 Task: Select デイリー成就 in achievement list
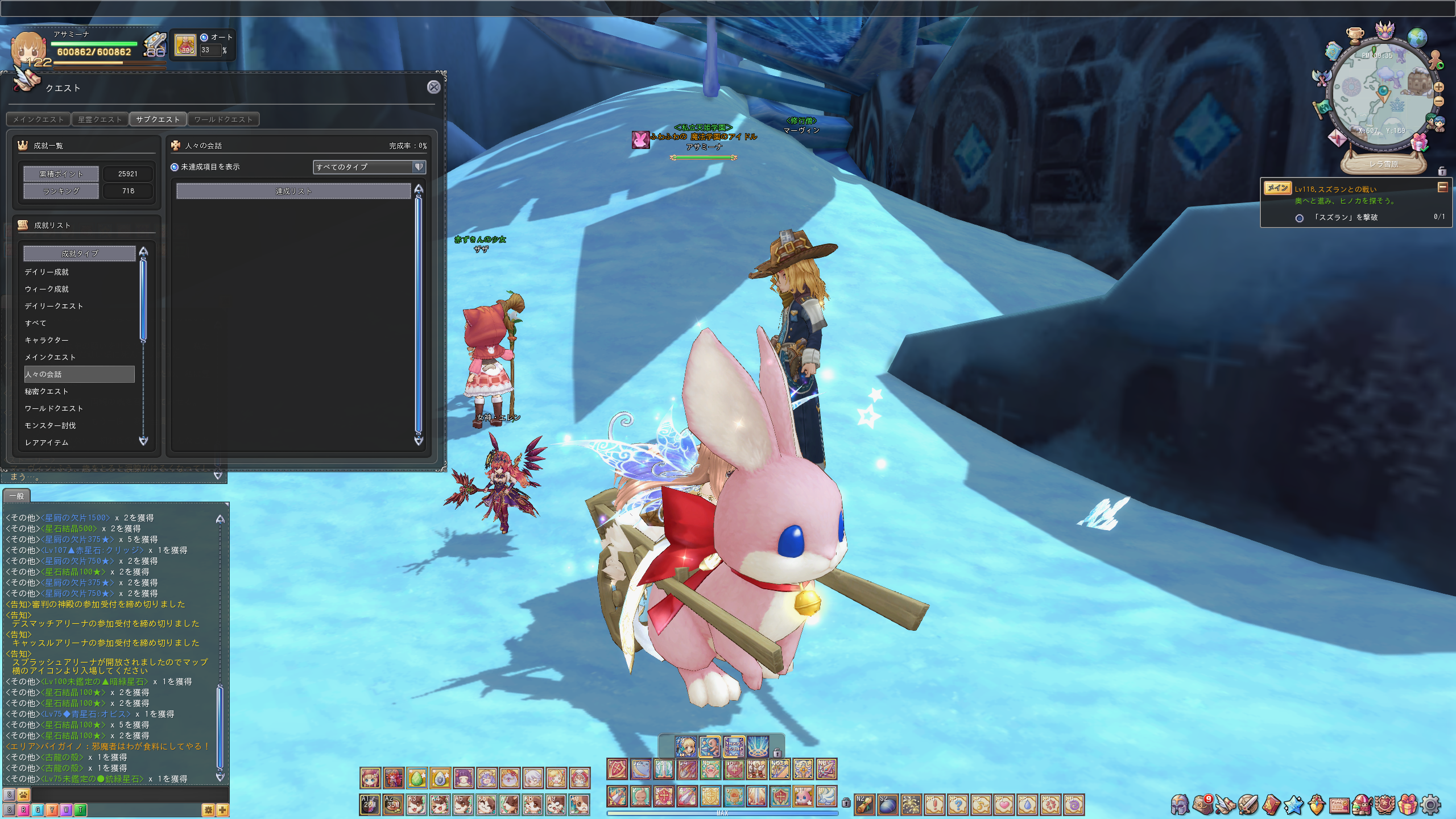(x=47, y=272)
